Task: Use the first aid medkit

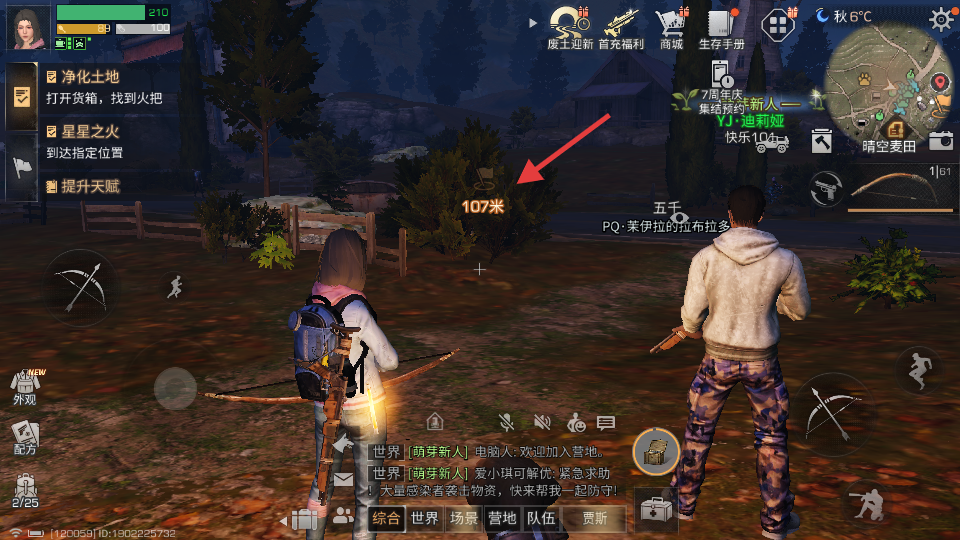Action: tap(656, 510)
